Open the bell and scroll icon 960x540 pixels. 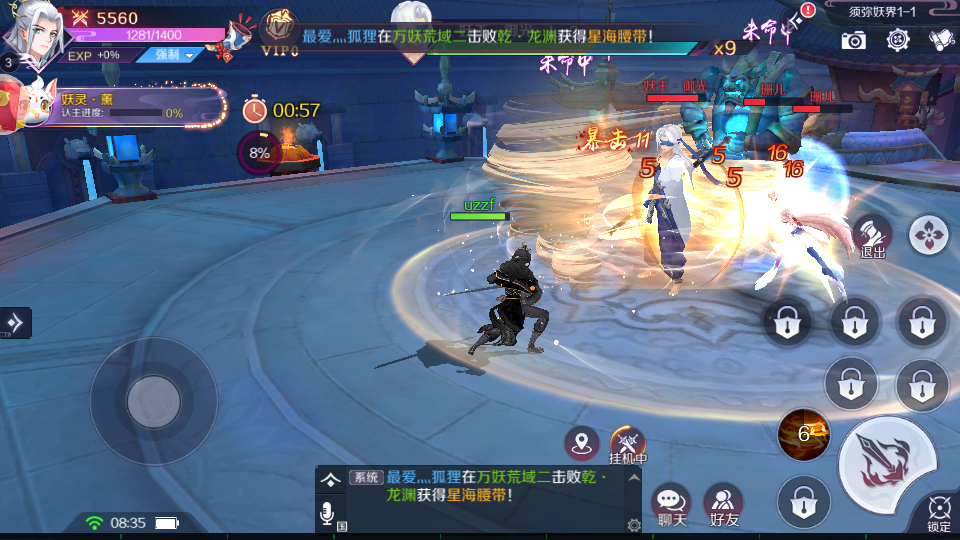[x=940, y=40]
